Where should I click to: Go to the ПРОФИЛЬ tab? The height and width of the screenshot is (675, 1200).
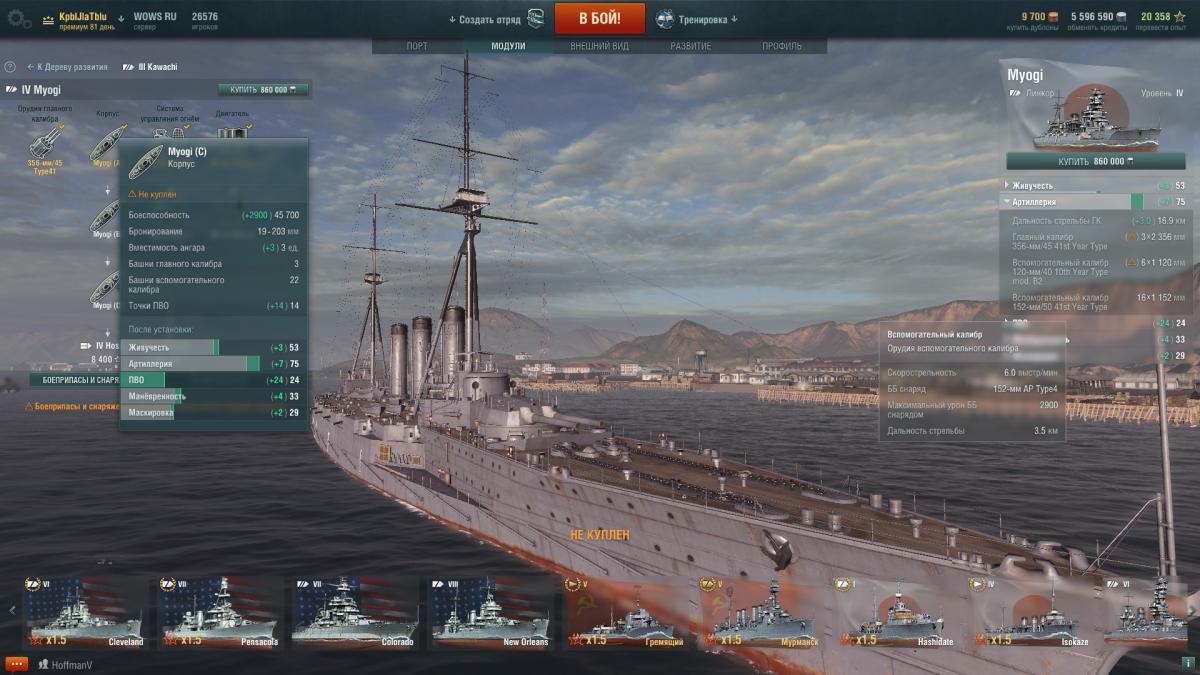click(781, 46)
